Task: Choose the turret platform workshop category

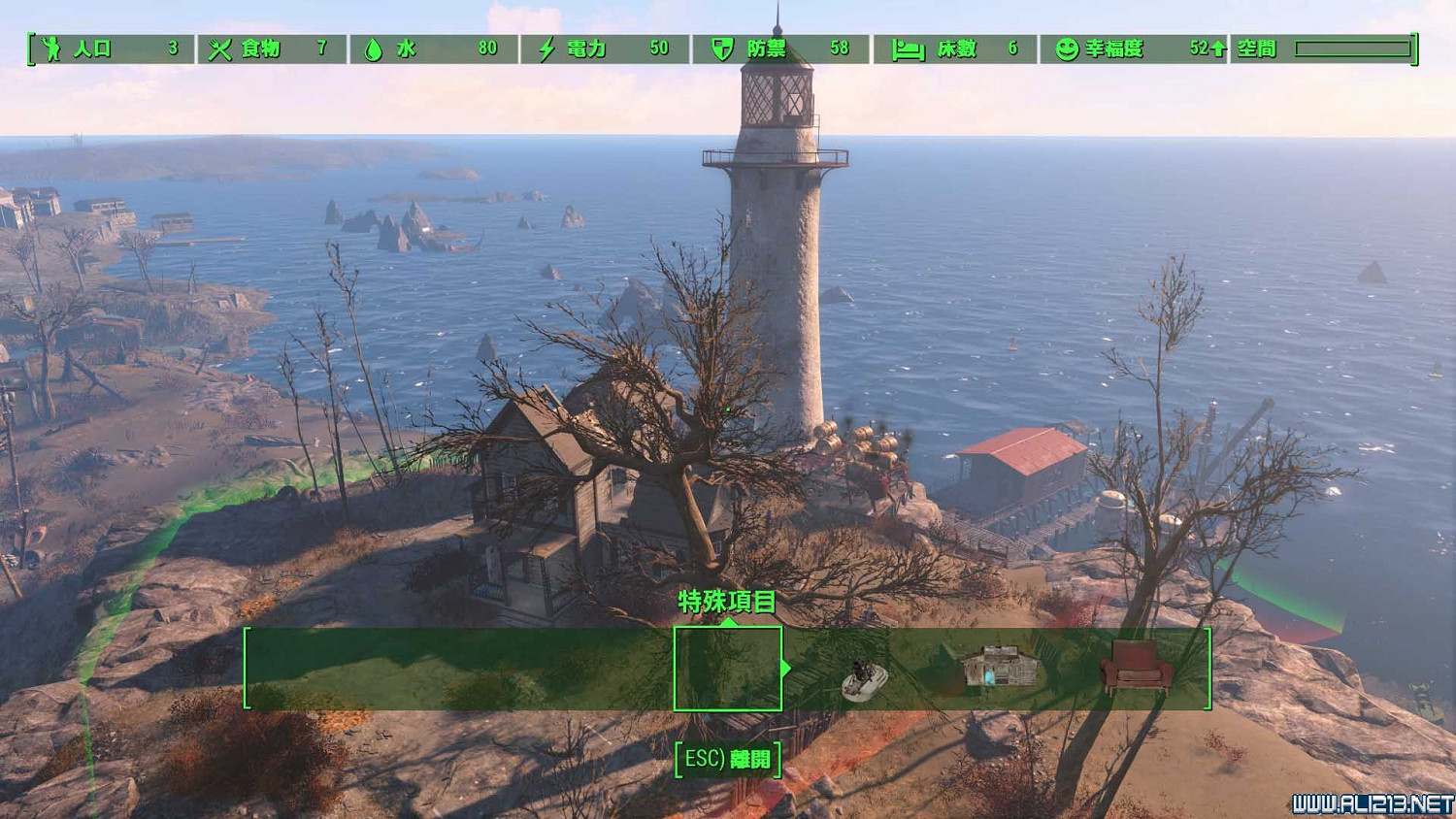Action: click(862, 676)
